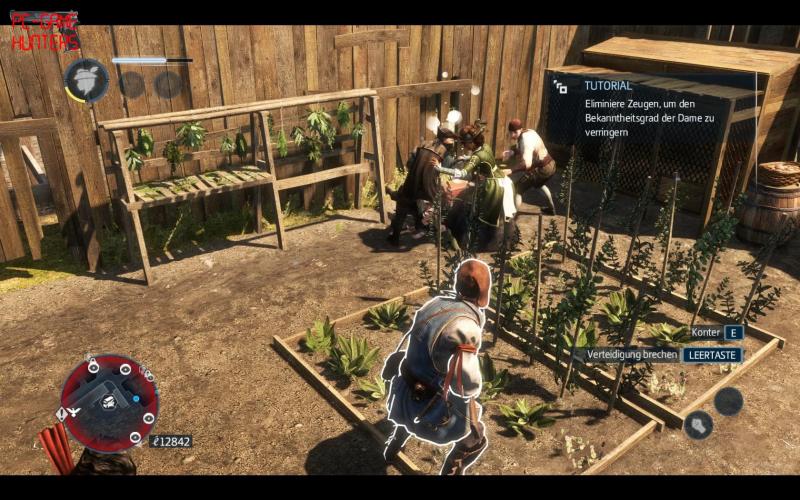
Task: Click the PC Game Hunters watermark logo
Action: (44, 33)
